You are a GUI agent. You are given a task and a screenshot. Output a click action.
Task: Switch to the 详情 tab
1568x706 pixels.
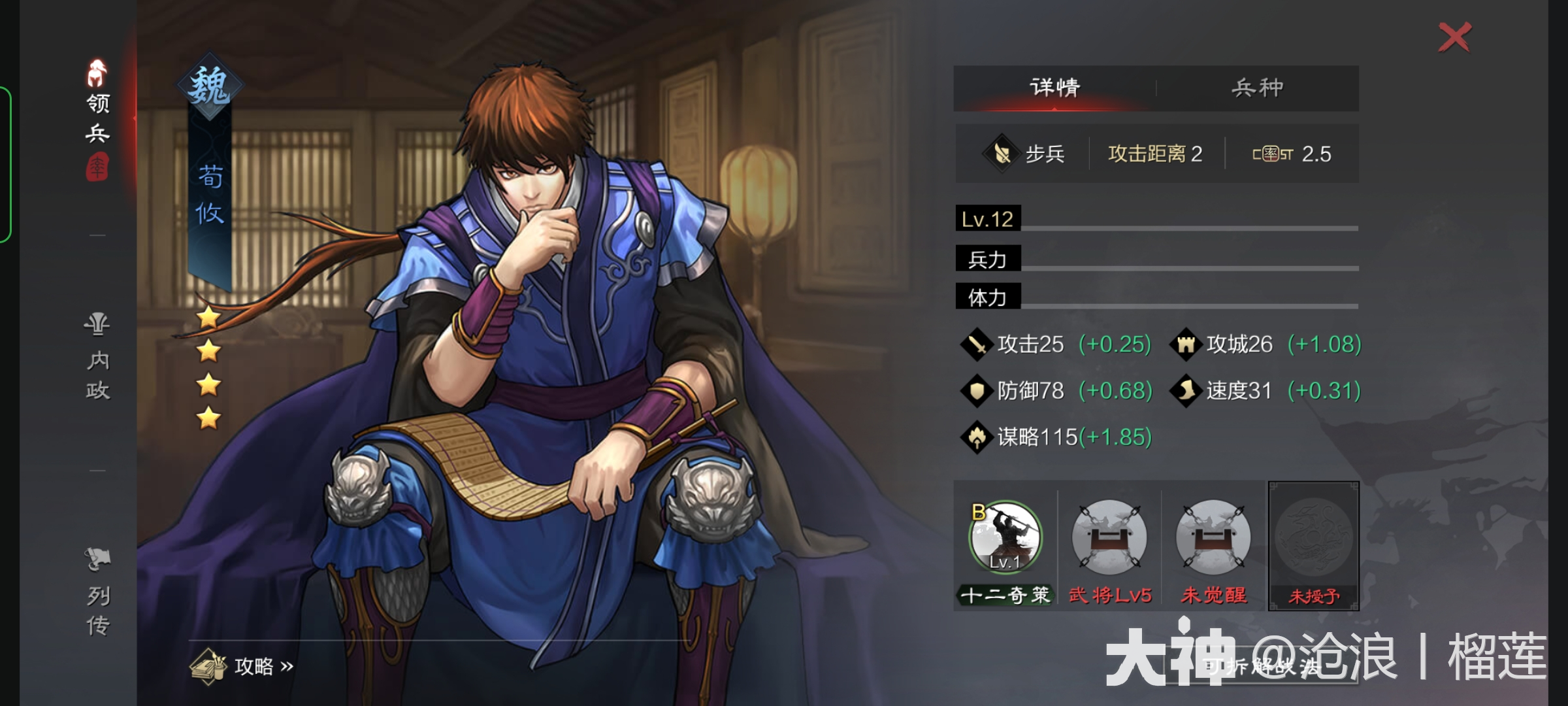click(1054, 88)
